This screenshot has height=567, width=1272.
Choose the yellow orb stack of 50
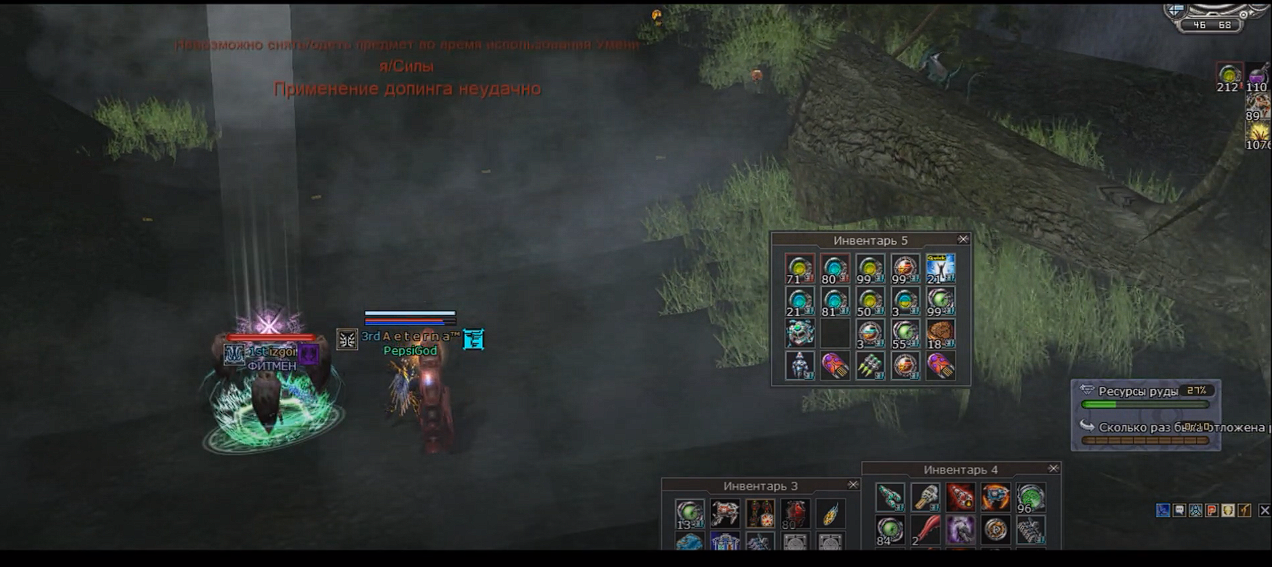(x=870, y=301)
